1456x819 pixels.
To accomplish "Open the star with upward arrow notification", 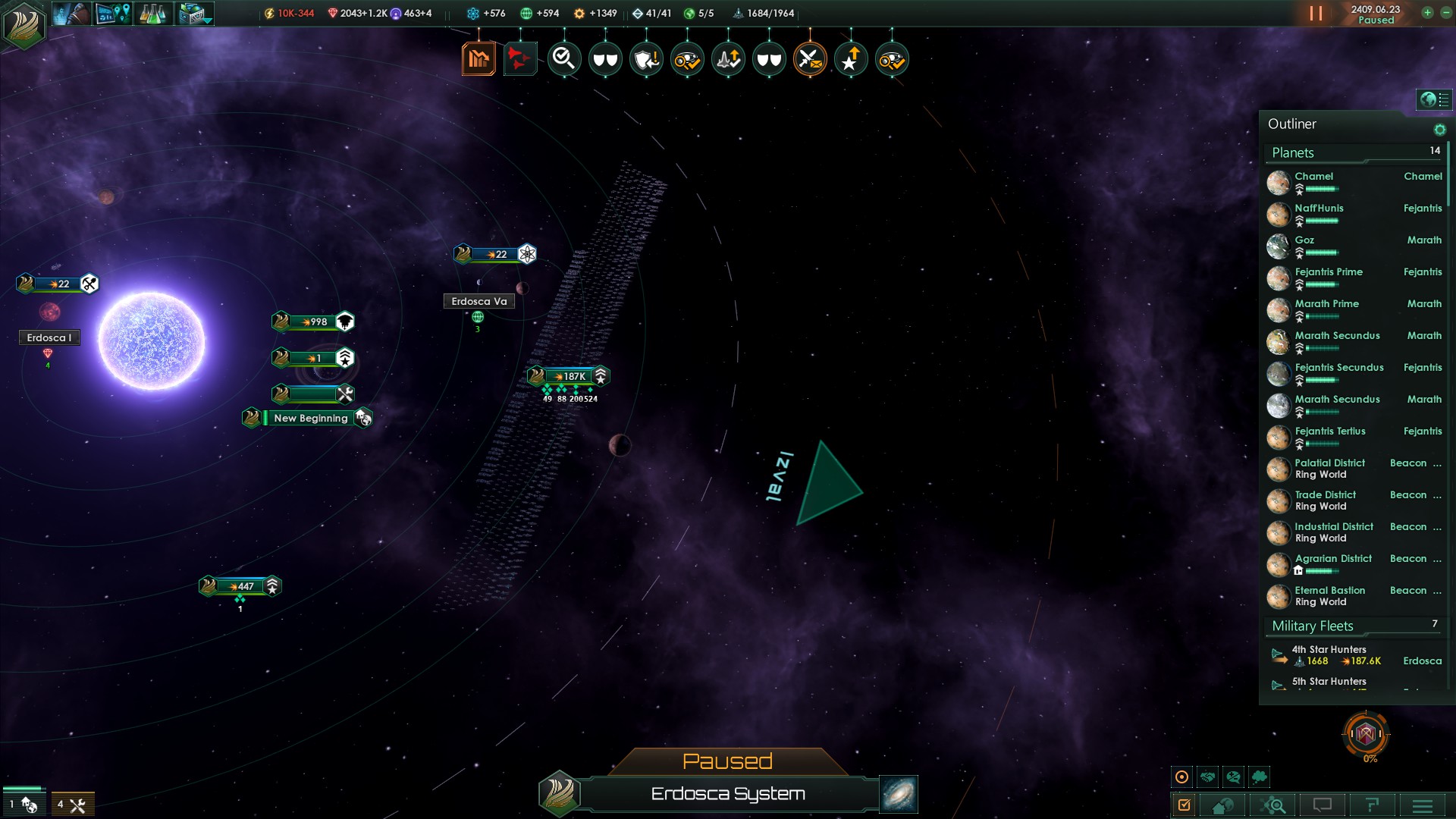I will 851,58.
